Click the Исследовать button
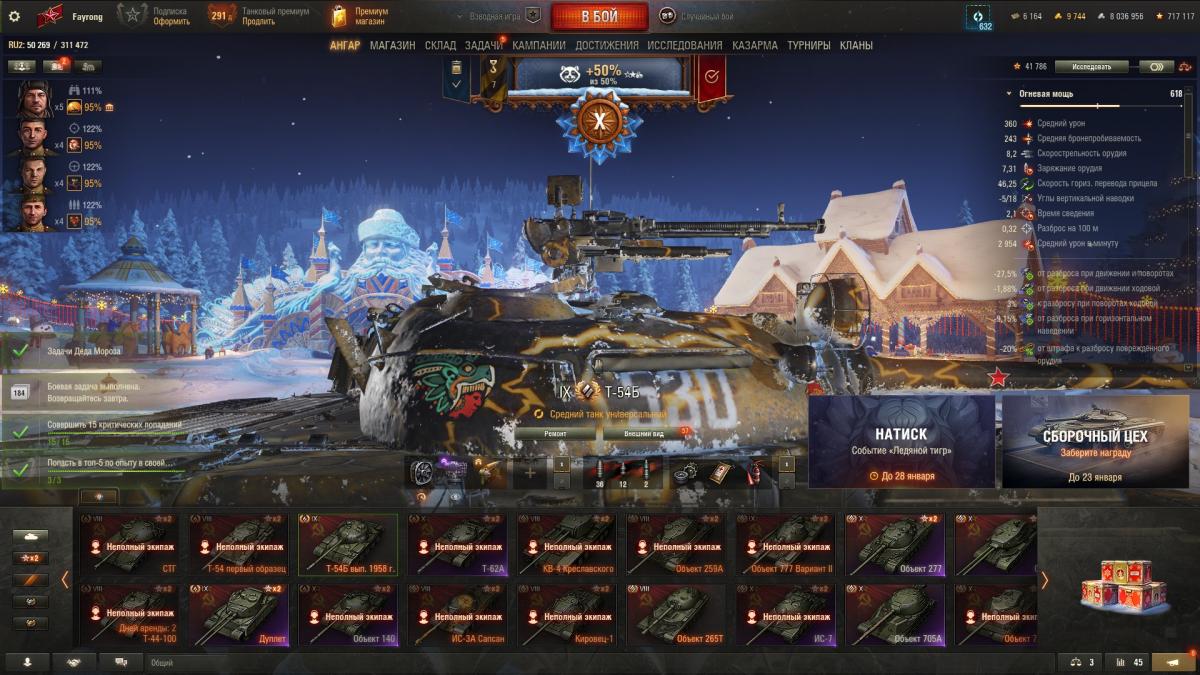The height and width of the screenshot is (675, 1200). pos(1091,67)
